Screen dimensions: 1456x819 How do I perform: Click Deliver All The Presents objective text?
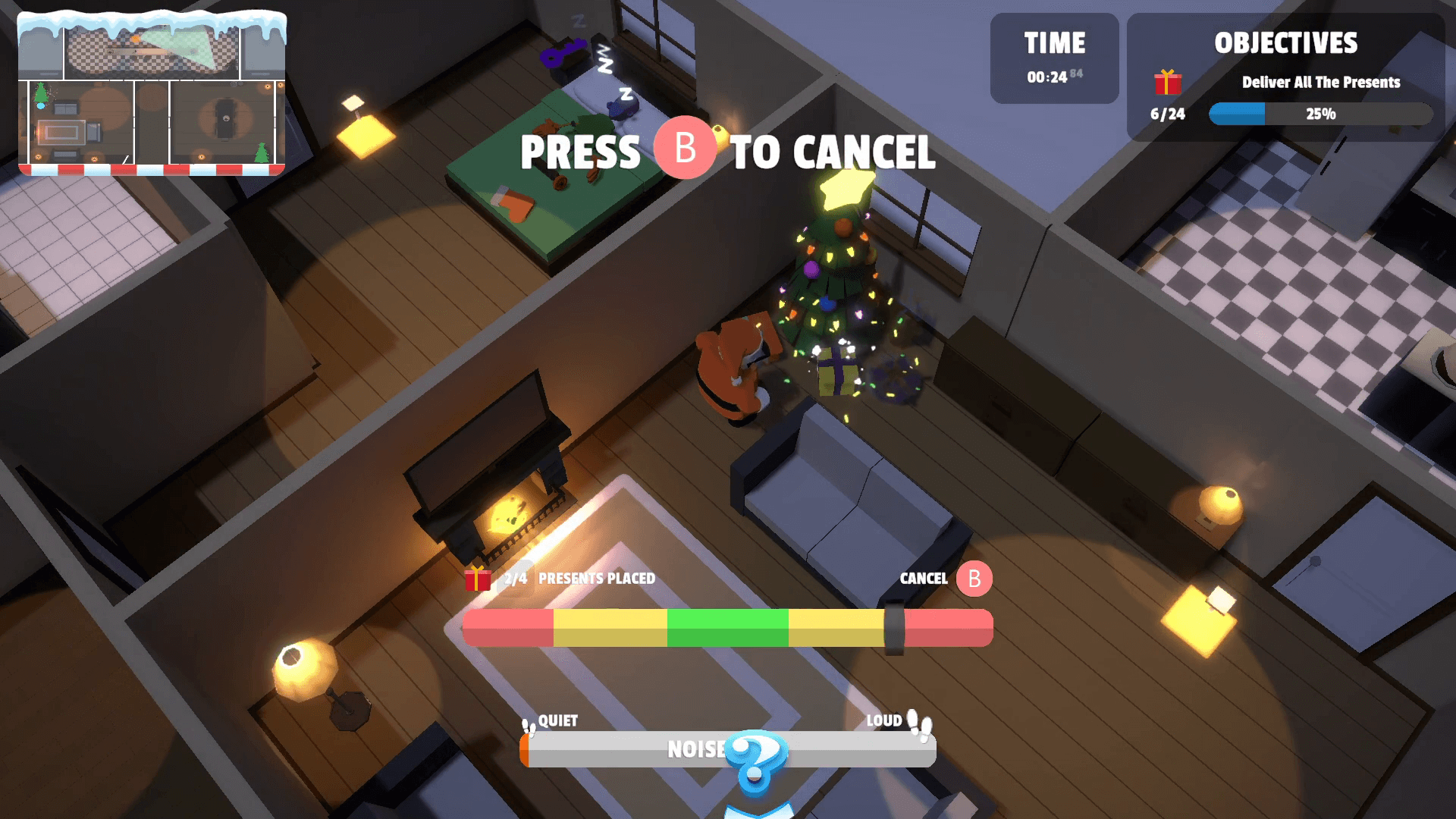(x=1319, y=83)
